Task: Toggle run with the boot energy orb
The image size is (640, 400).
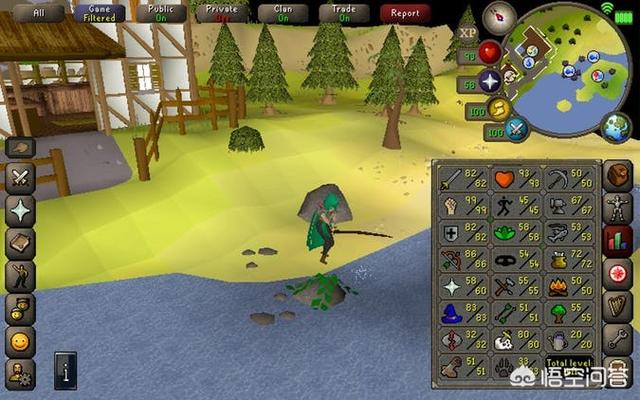Action: pos(499,108)
